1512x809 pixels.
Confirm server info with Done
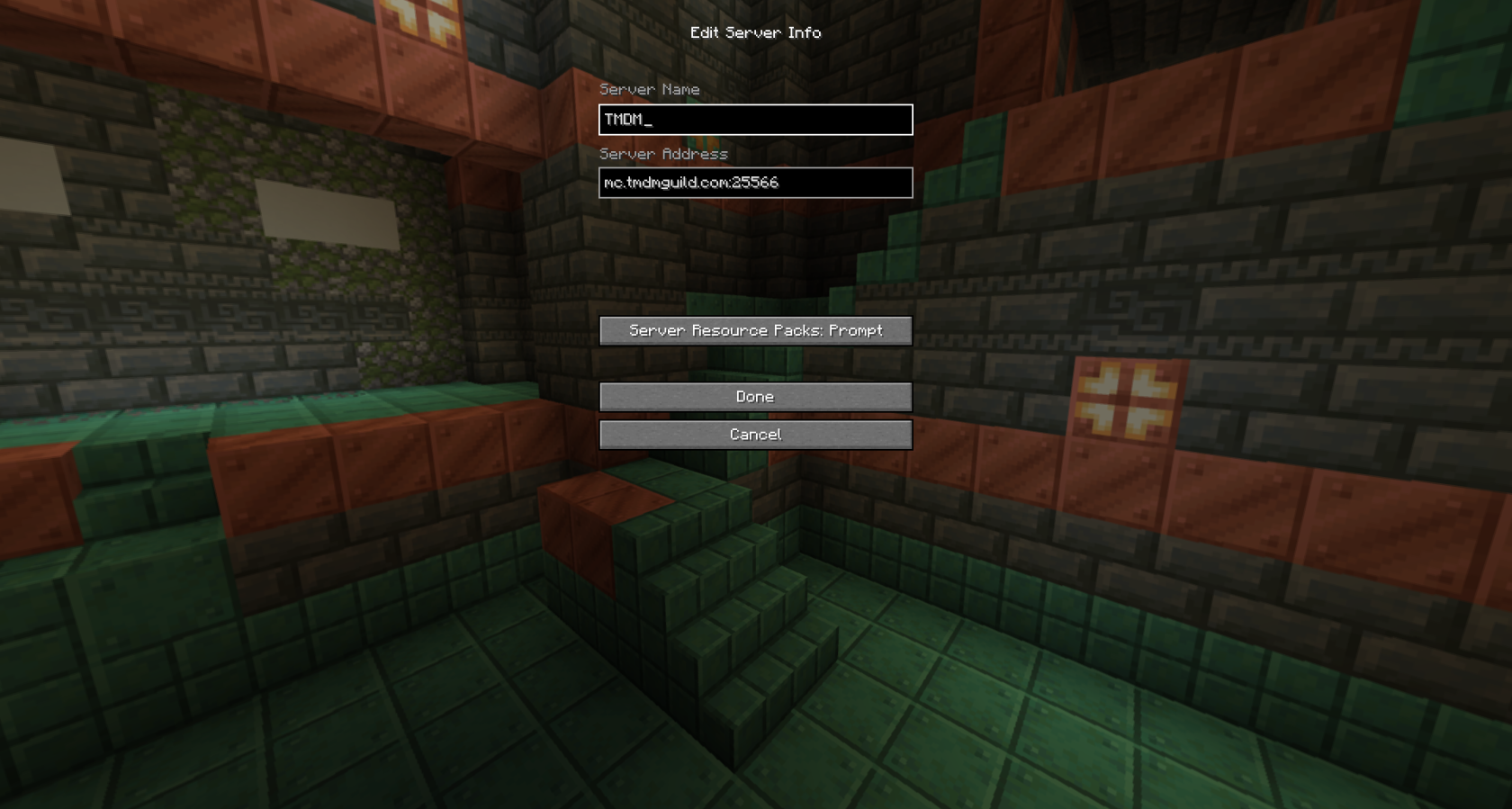point(755,397)
